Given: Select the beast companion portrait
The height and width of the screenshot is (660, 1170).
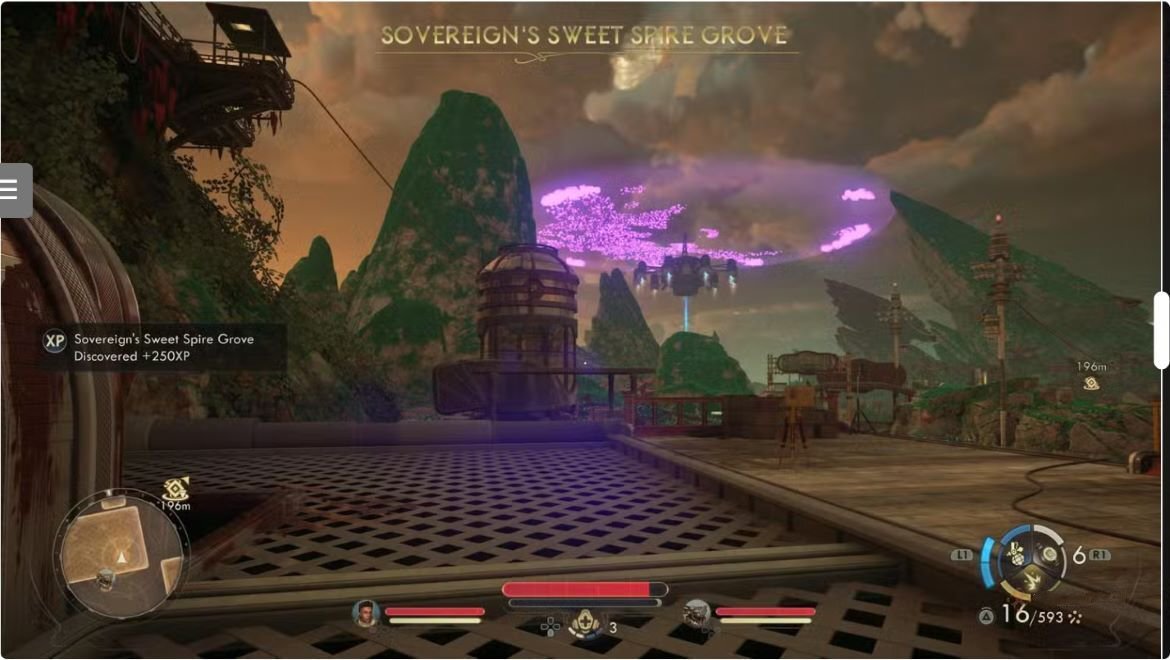Looking at the screenshot, I should [697, 613].
